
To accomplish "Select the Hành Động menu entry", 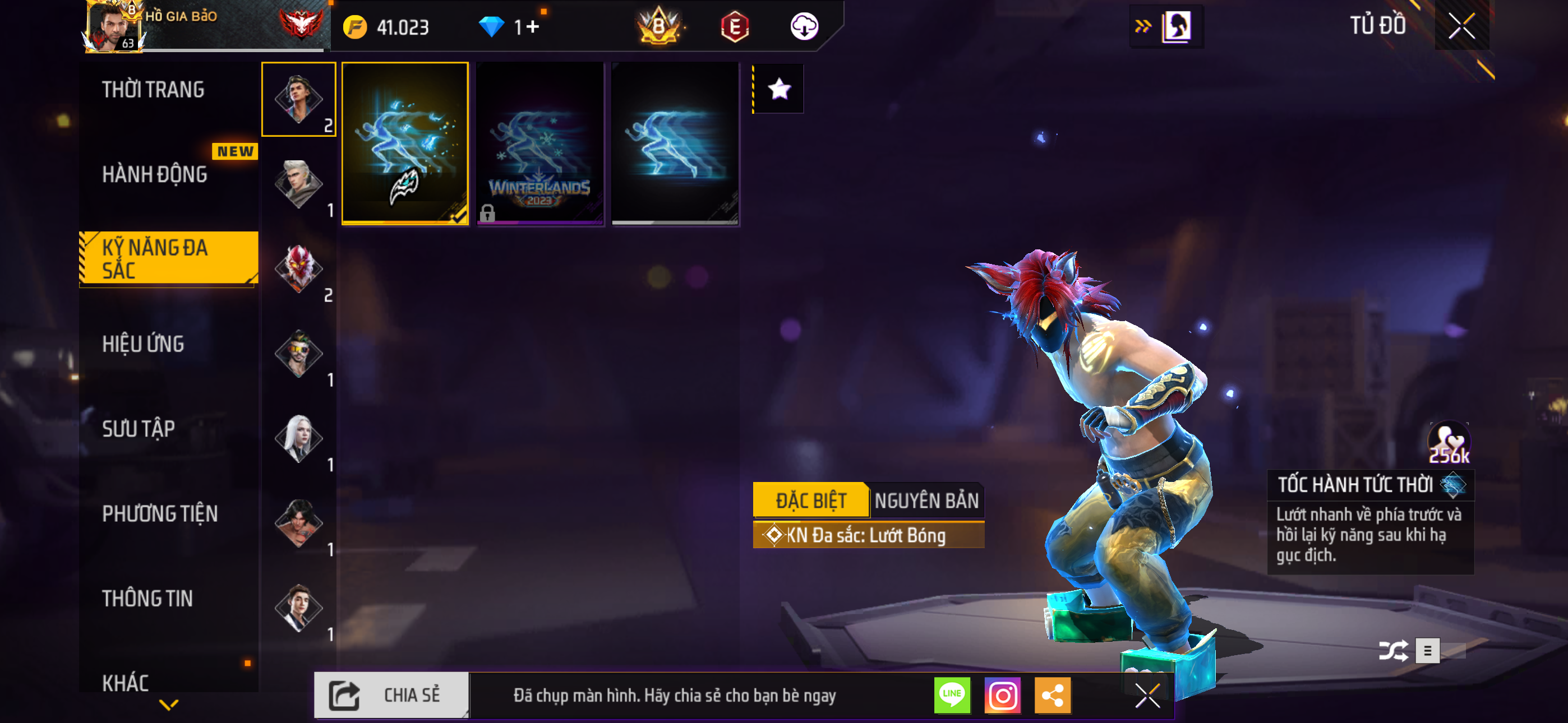I will pos(155,175).
